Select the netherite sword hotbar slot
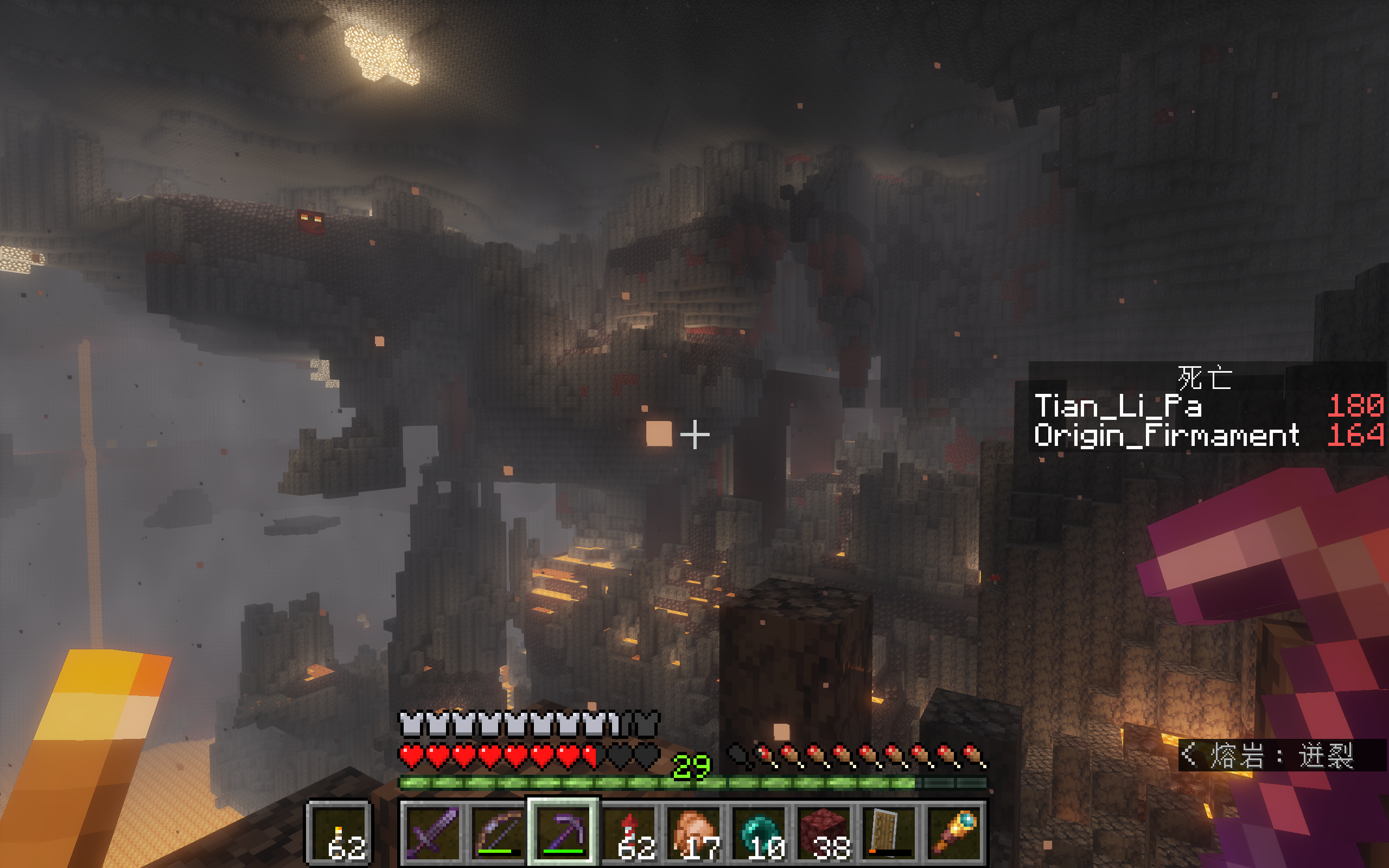Viewport: 1389px width, 868px height. pyautogui.click(x=432, y=832)
